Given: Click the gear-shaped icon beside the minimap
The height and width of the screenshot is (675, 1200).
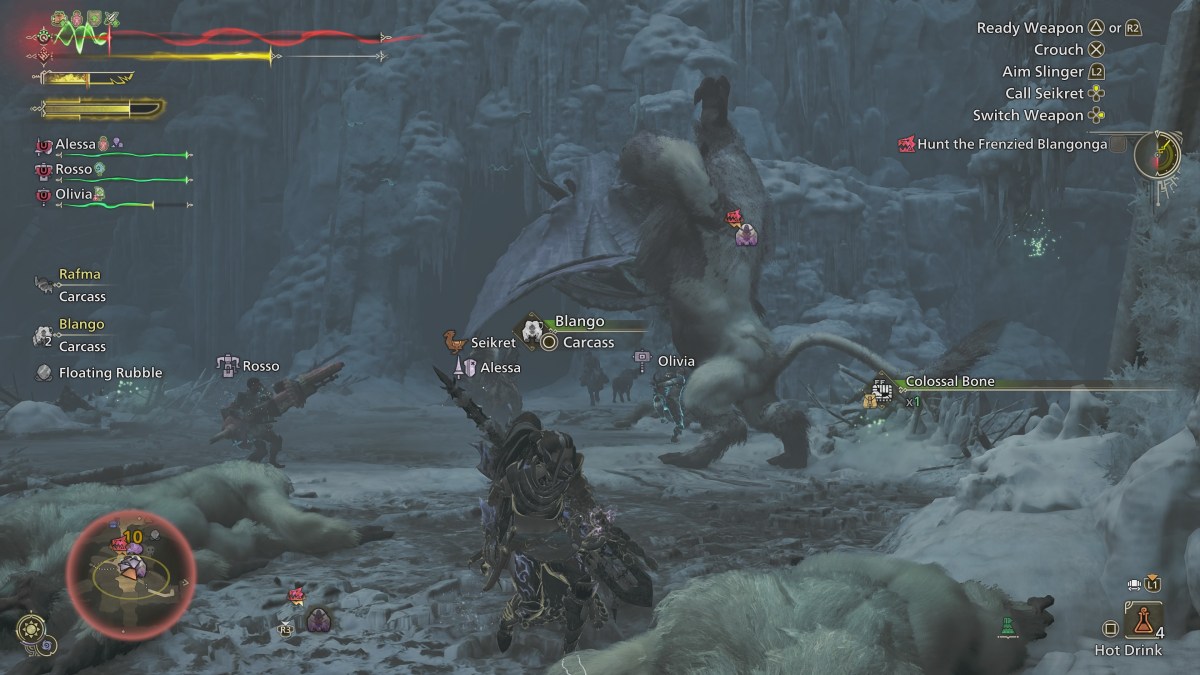Looking at the screenshot, I should 32,630.
